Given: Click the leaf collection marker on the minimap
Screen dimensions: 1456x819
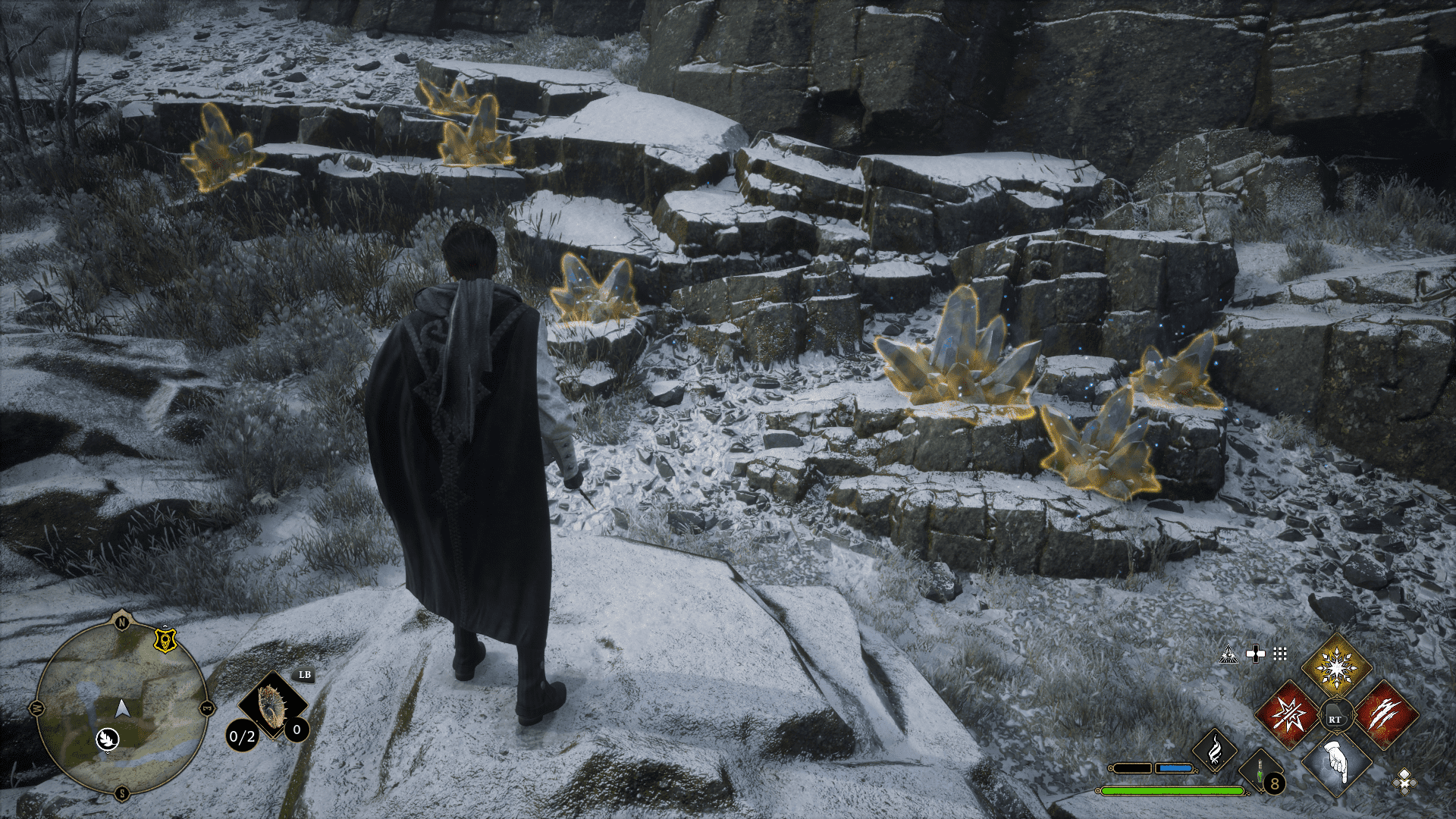Looking at the screenshot, I should pos(108,740).
